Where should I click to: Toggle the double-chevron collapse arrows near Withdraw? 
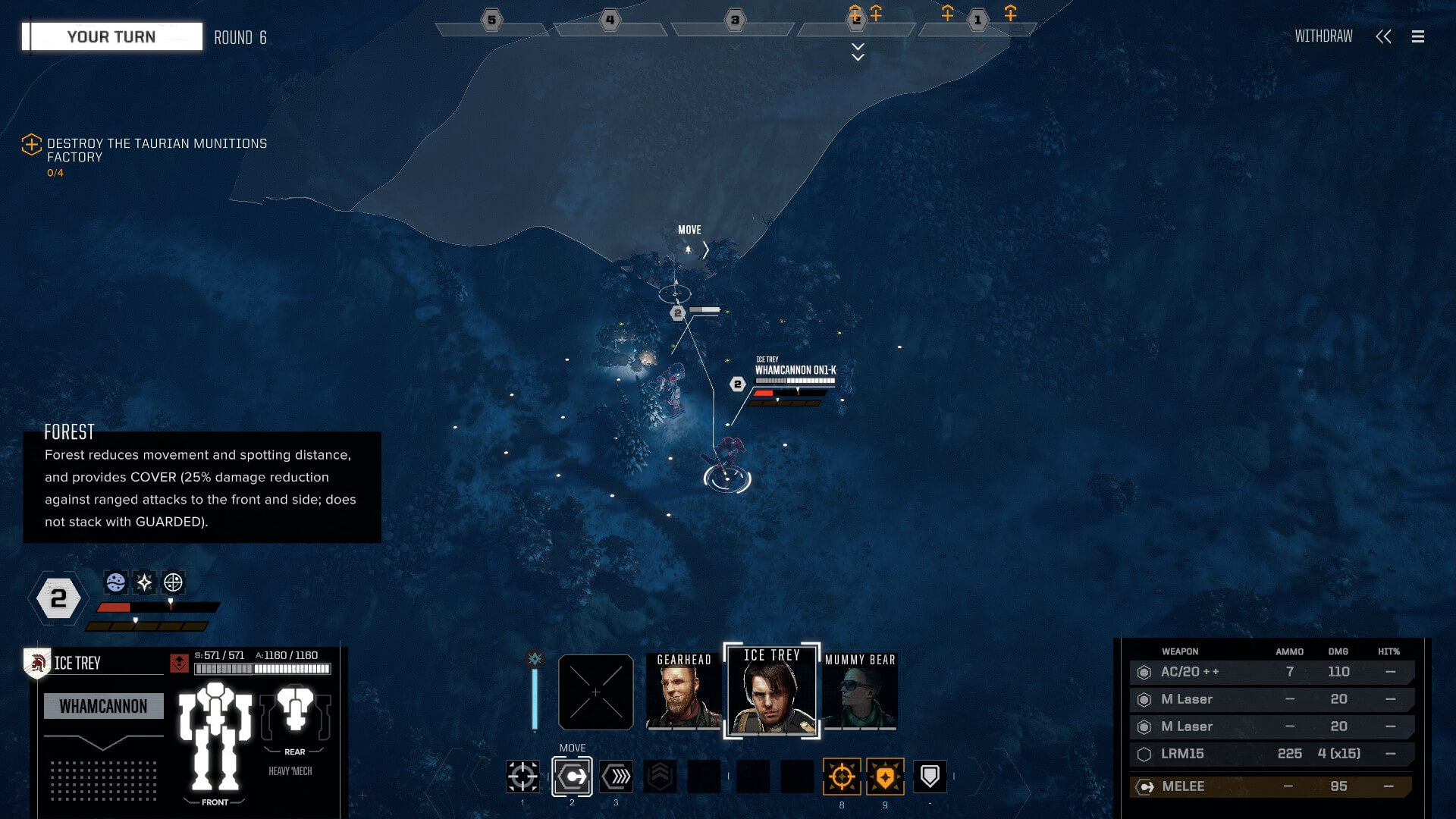pyautogui.click(x=1383, y=36)
